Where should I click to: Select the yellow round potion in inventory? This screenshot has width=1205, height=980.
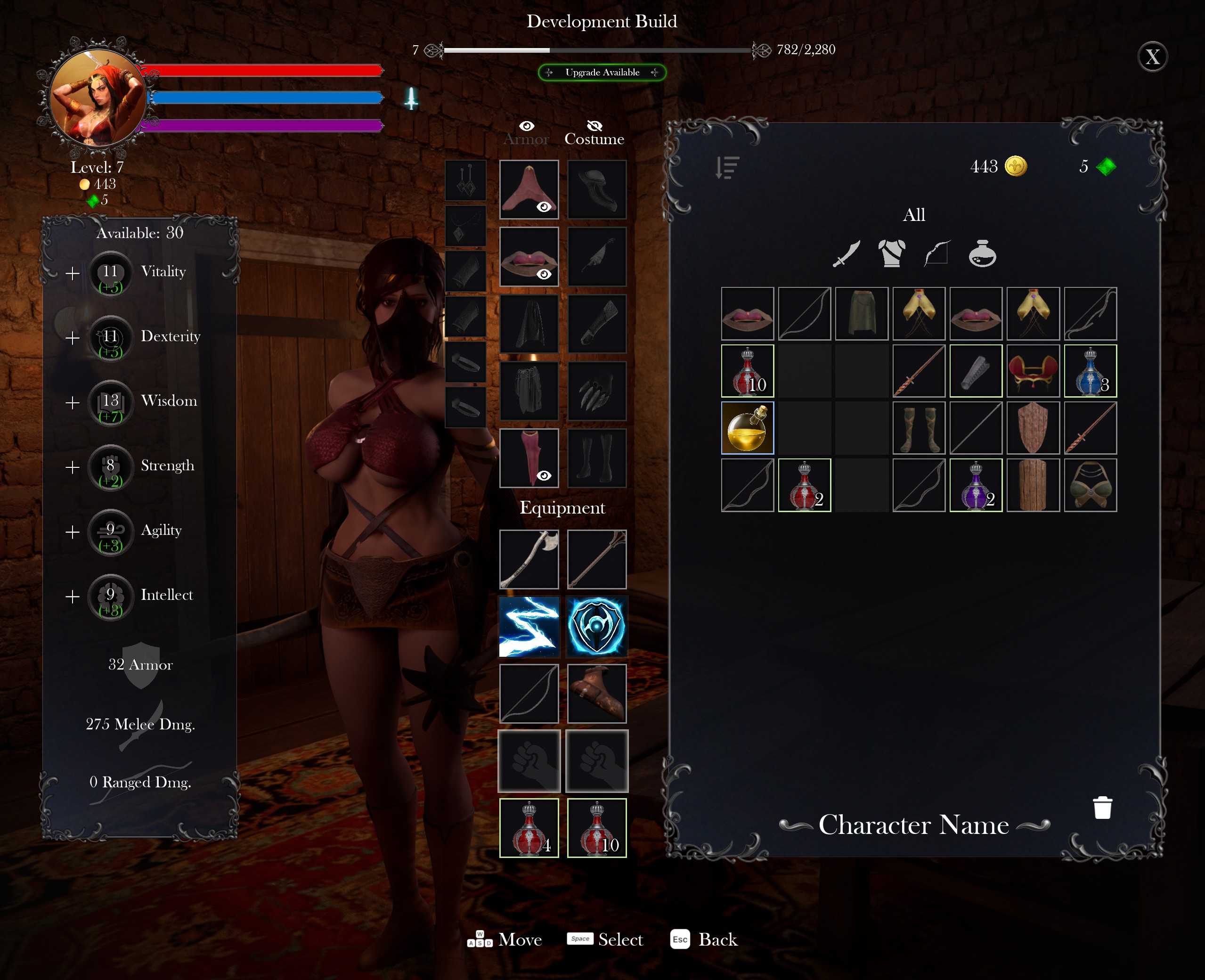pos(747,428)
